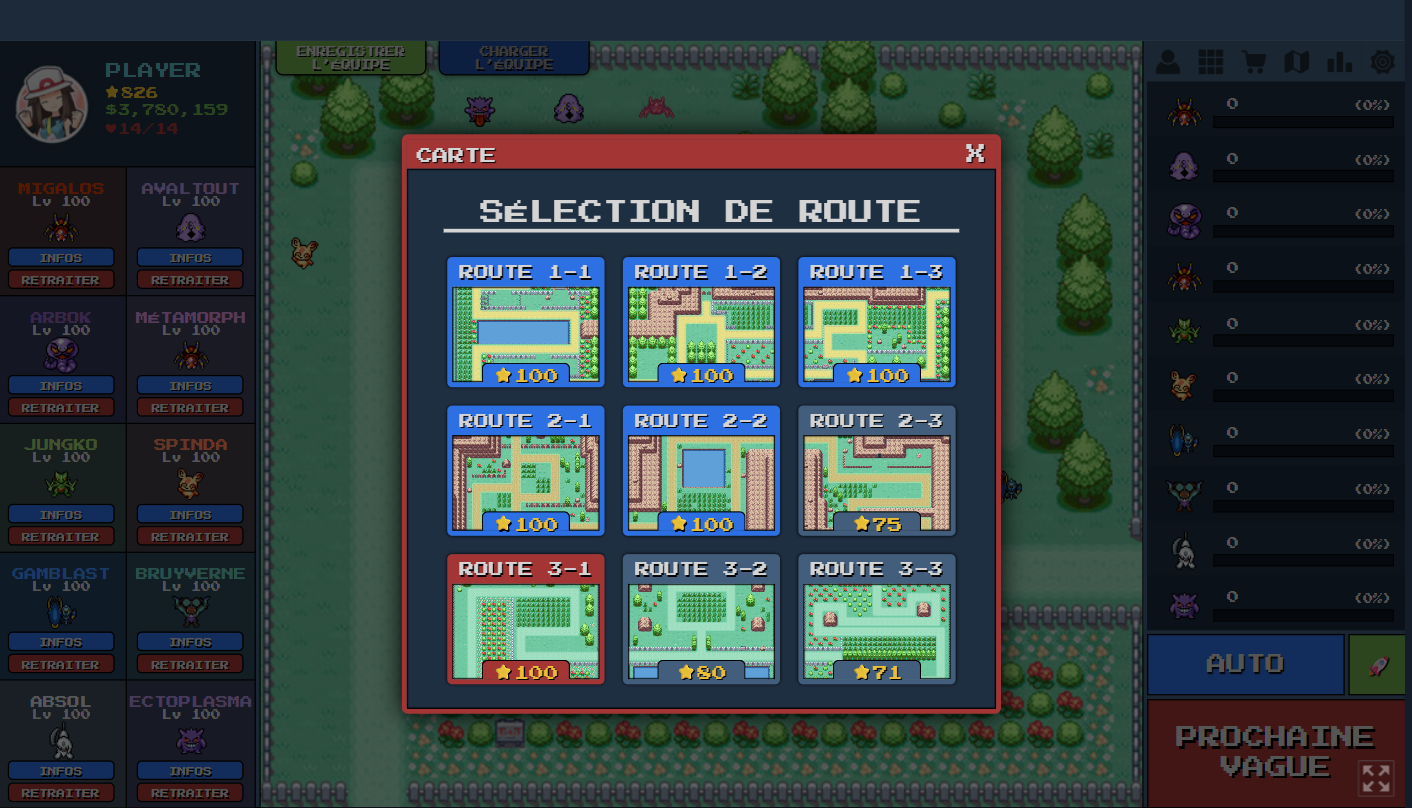Image resolution: width=1412 pixels, height=808 pixels.
Task: Choose the Route 2-2 map
Action: [701, 471]
